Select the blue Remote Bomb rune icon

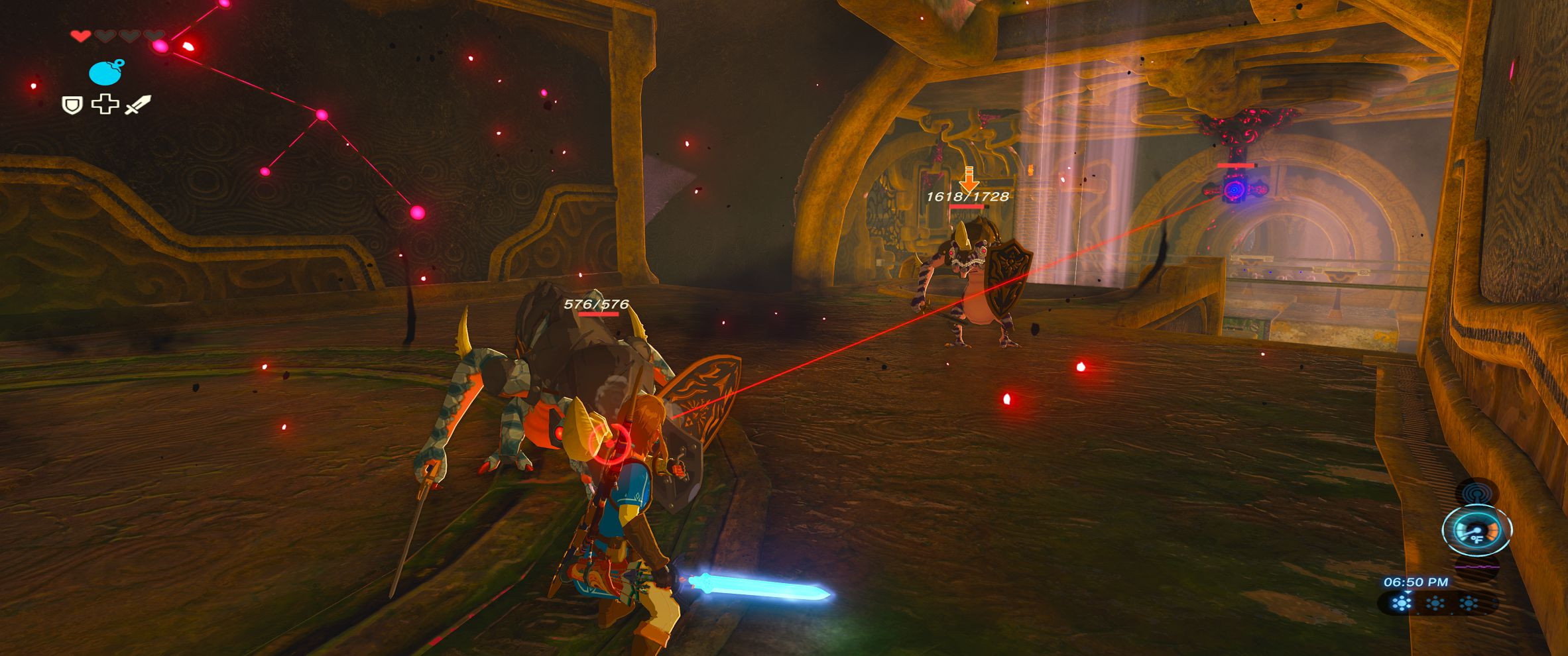(105, 73)
